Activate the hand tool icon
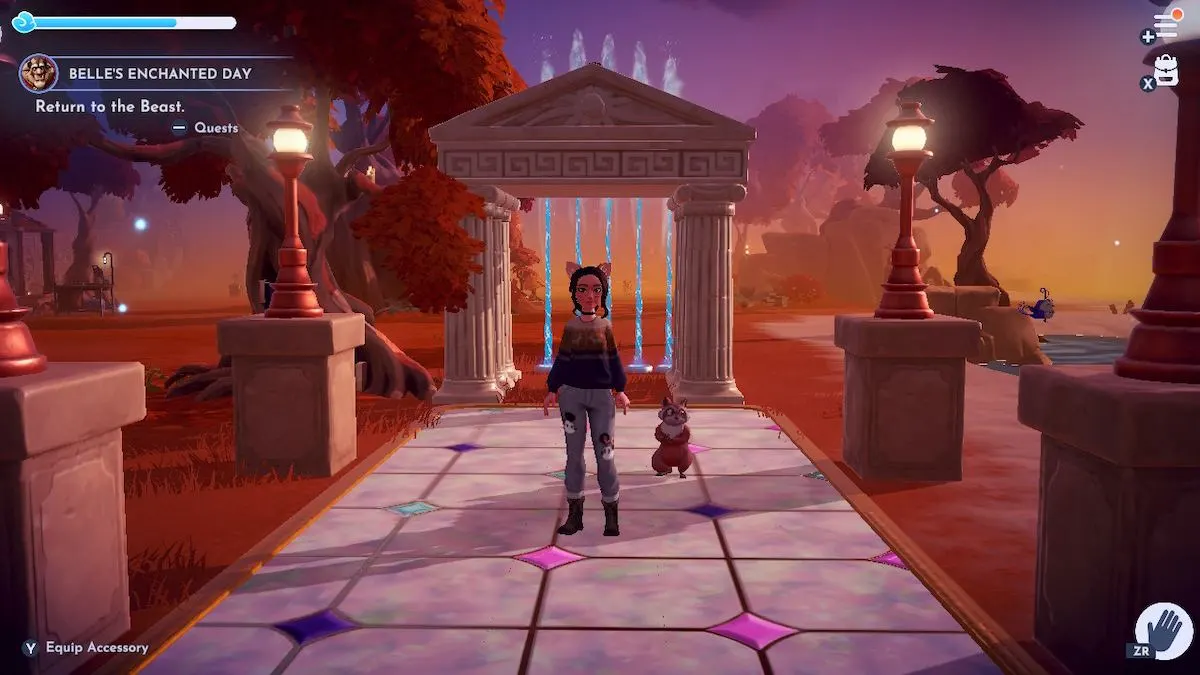 point(1165,632)
